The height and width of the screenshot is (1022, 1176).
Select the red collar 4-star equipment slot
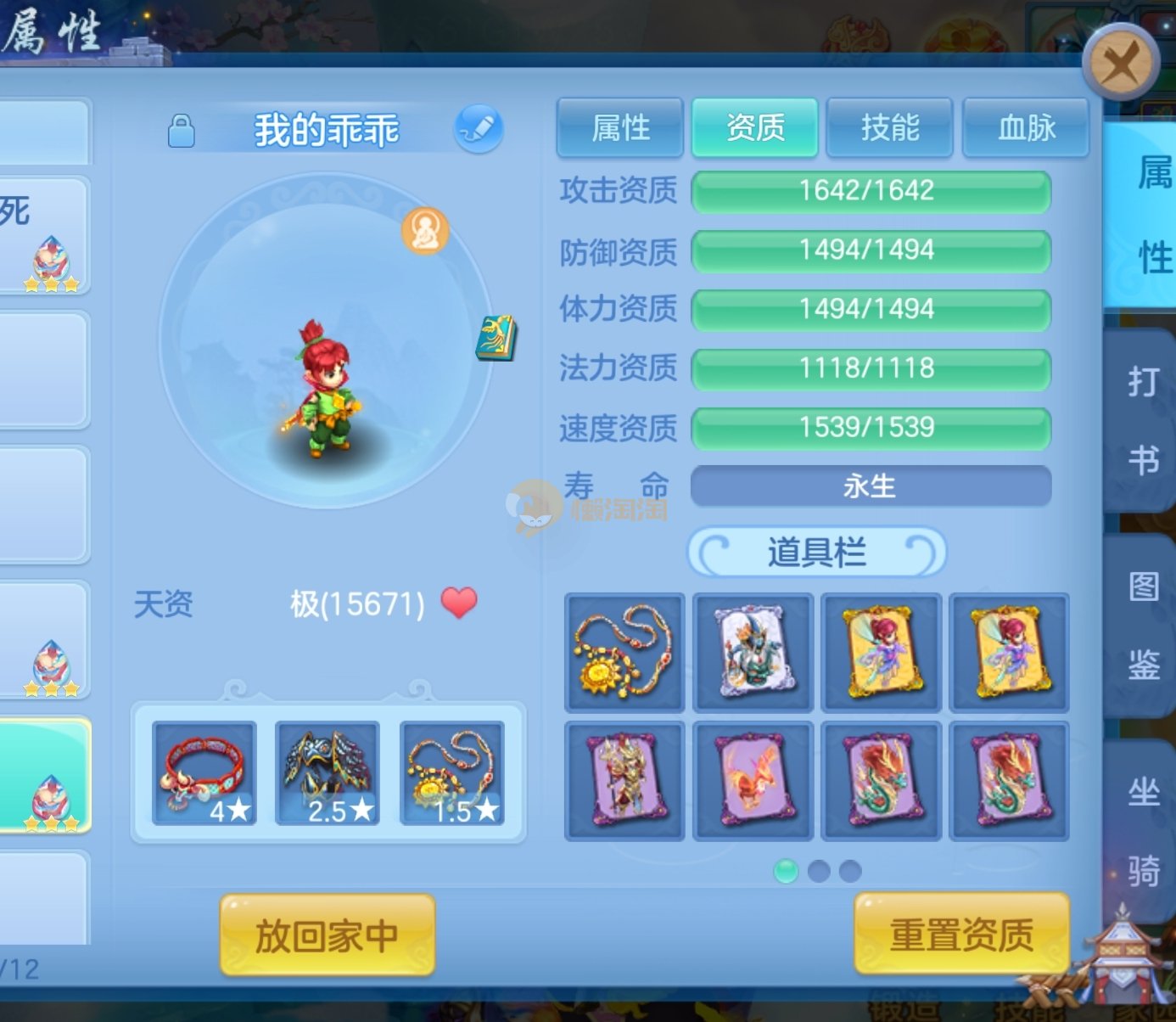pyautogui.click(x=204, y=773)
